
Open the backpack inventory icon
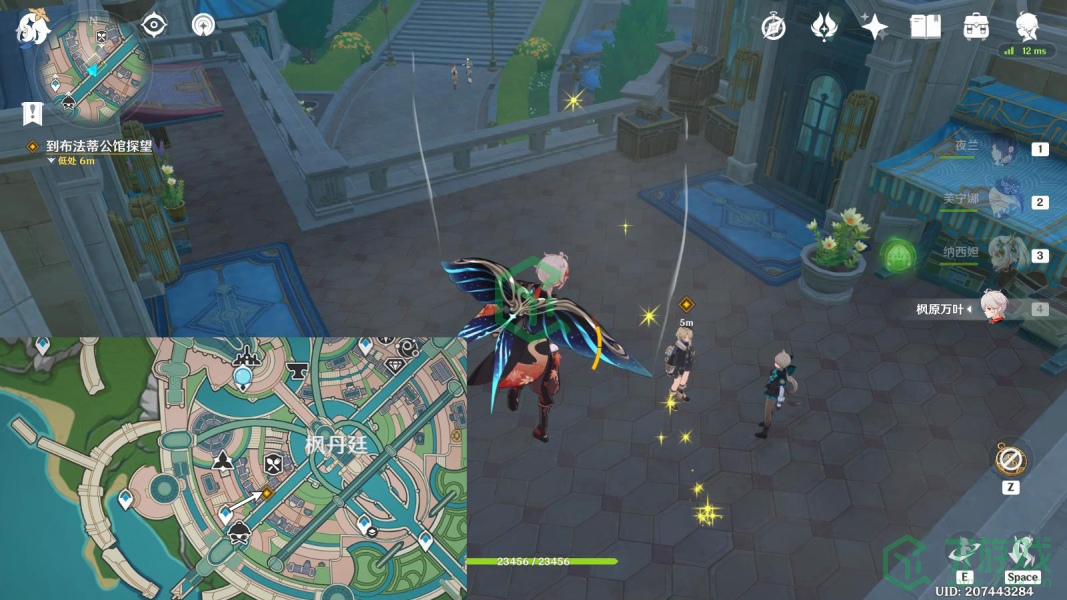coord(976,27)
